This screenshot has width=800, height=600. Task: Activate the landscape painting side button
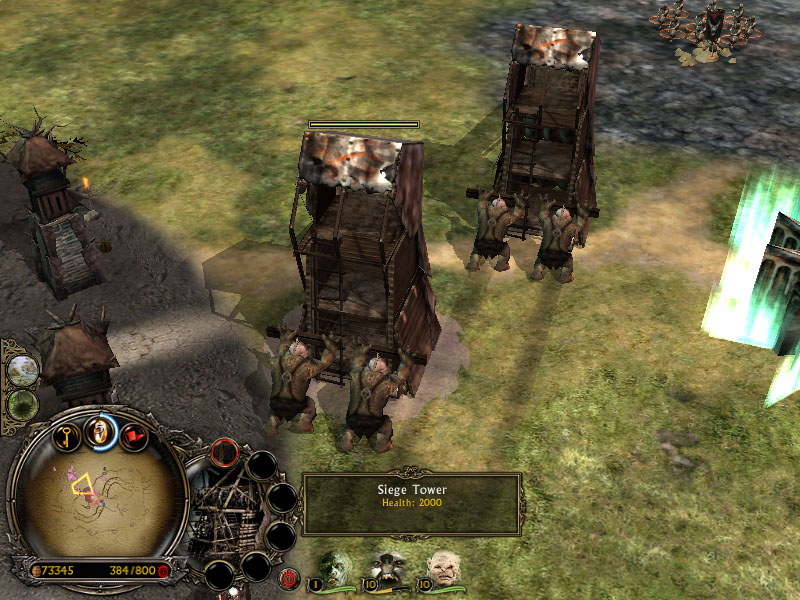coord(20,369)
